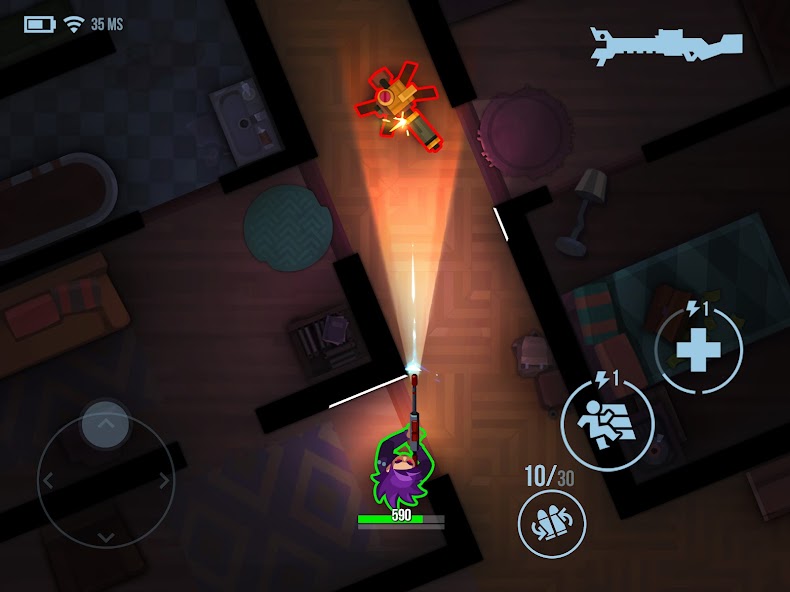Tap the virtual joystick thumb knob
The width and height of the screenshot is (790, 592).
point(105,425)
